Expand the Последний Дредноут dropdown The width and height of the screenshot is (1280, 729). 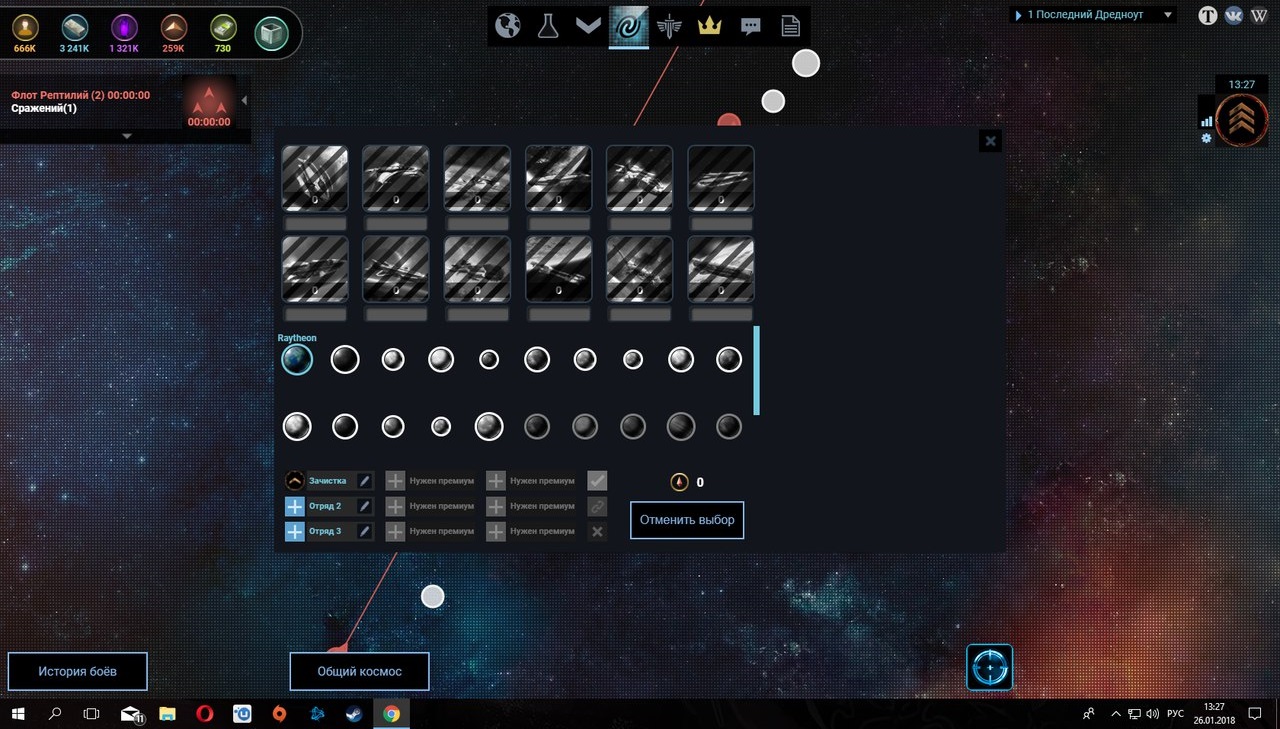1168,15
